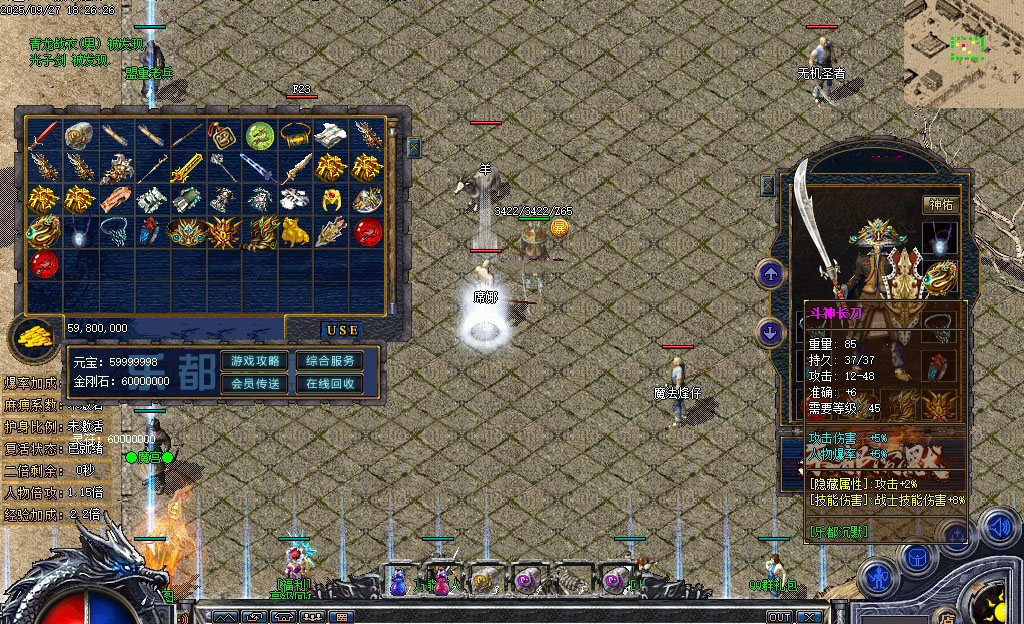Click the OUT button on the bottom bar

779,616
